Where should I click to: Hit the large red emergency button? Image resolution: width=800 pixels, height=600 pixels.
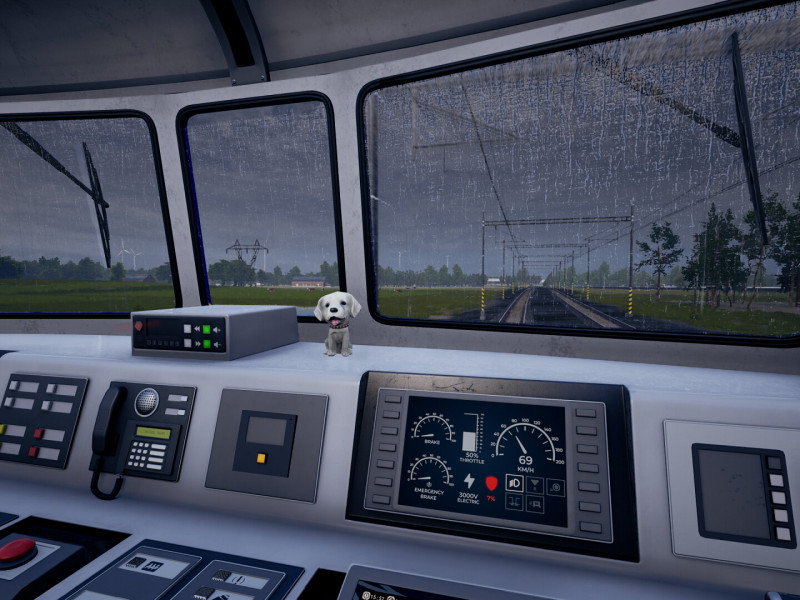coord(17,550)
